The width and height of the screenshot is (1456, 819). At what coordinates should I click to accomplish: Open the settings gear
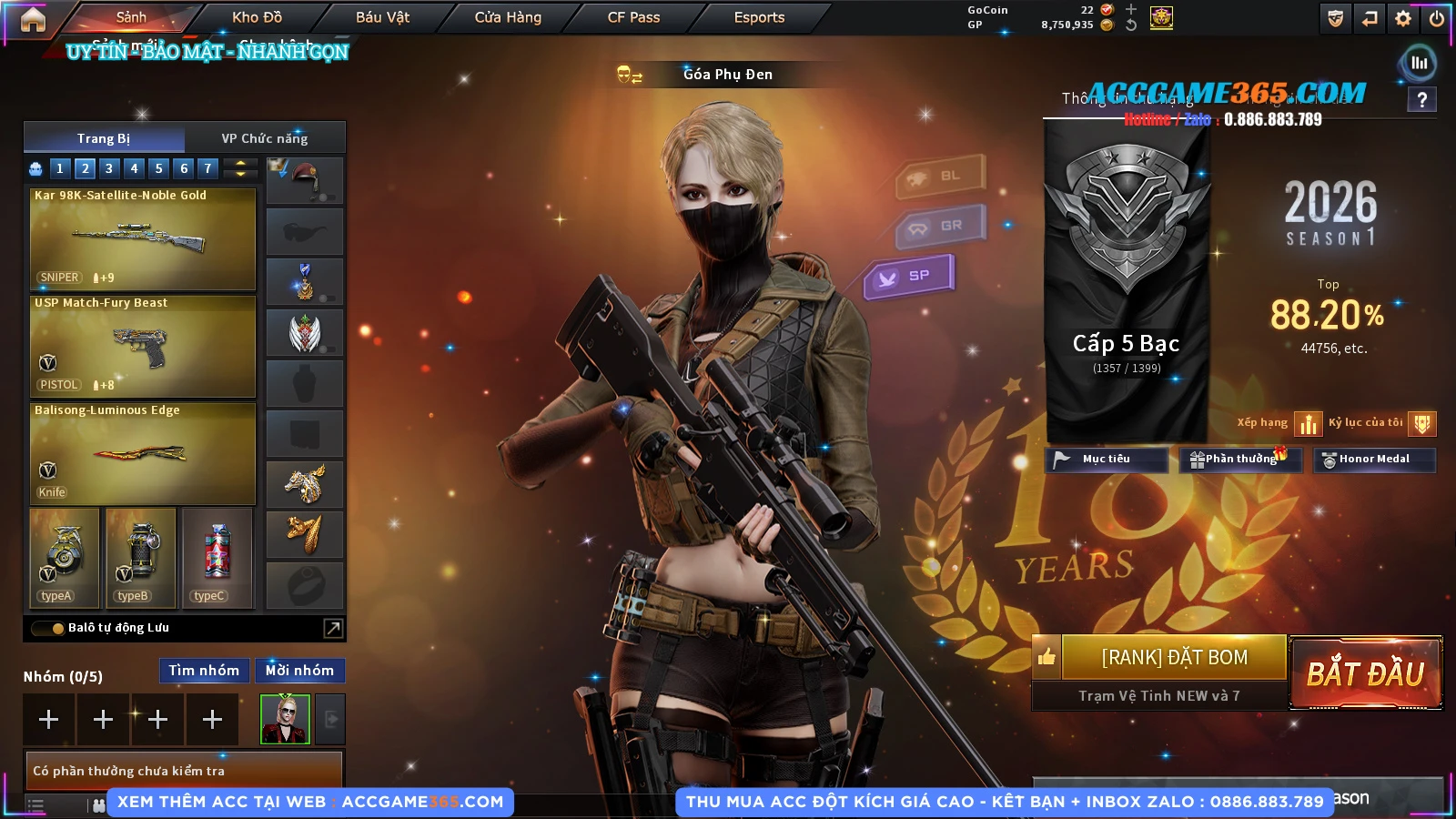tap(1403, 18)
